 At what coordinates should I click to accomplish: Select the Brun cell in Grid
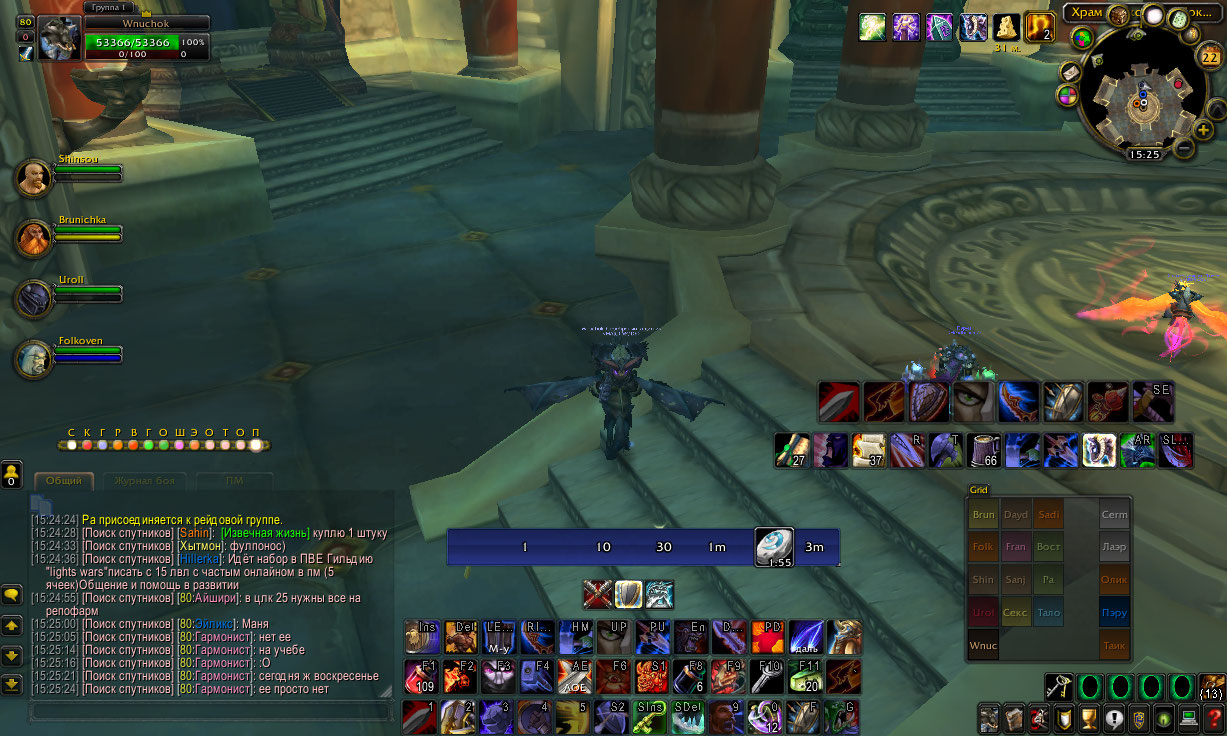click(983, 515)
